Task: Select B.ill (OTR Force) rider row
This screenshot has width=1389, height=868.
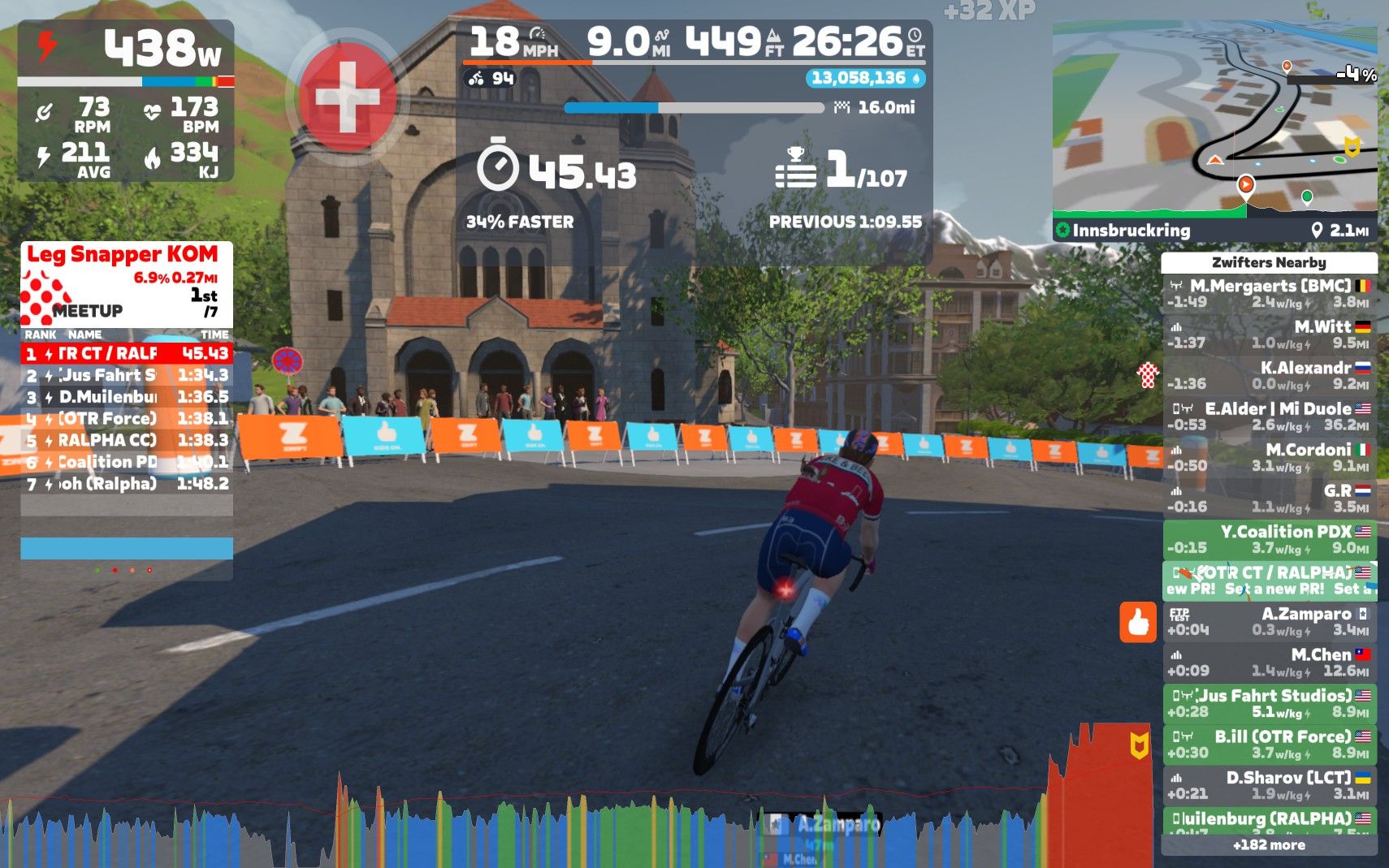Action: pyautogui.click(x=1269, y=744)
